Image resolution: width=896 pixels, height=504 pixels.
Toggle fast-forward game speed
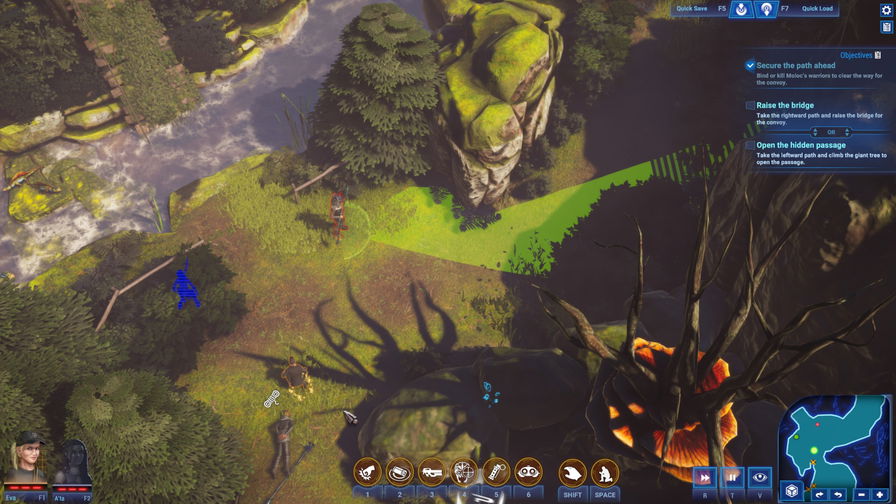(704, 478)
